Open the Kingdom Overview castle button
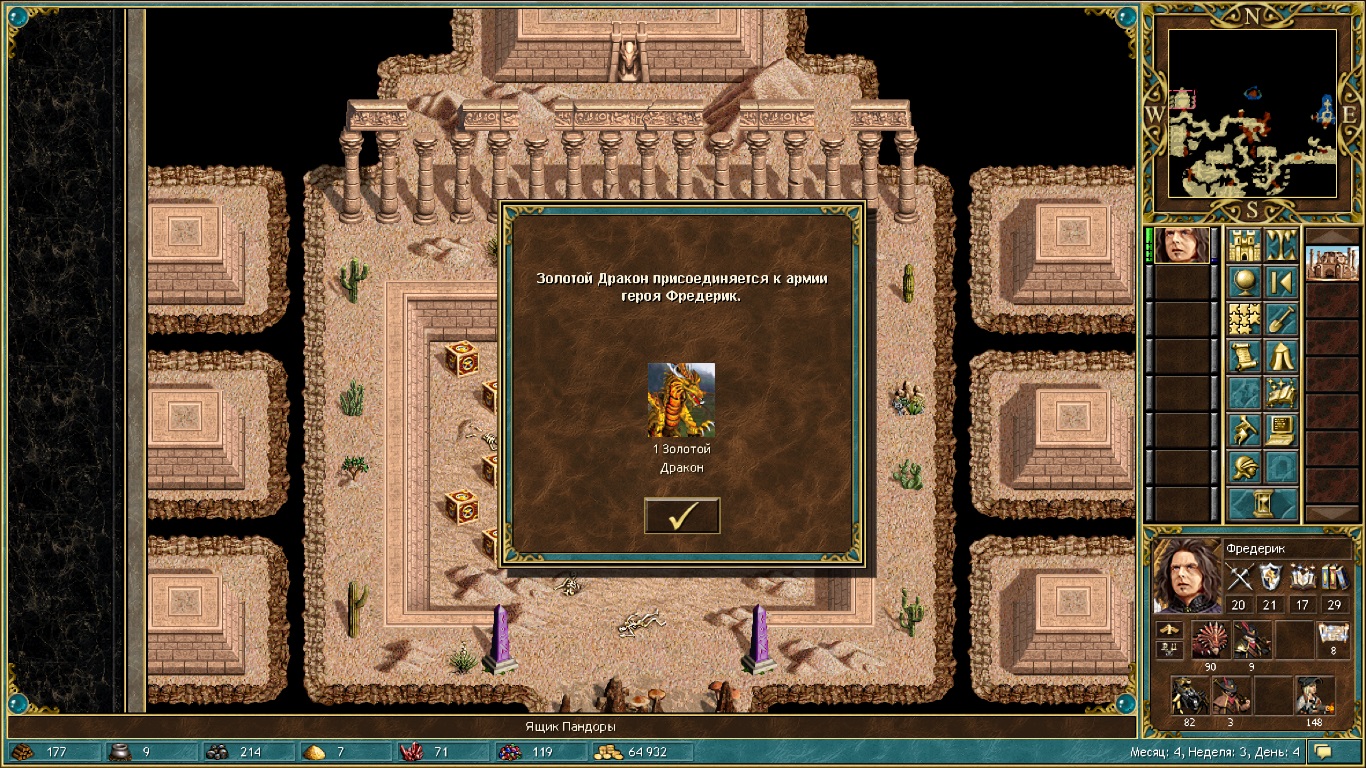Image resolution: width=1366 pixels, height=768 pixels. (x=1245, y=246)
